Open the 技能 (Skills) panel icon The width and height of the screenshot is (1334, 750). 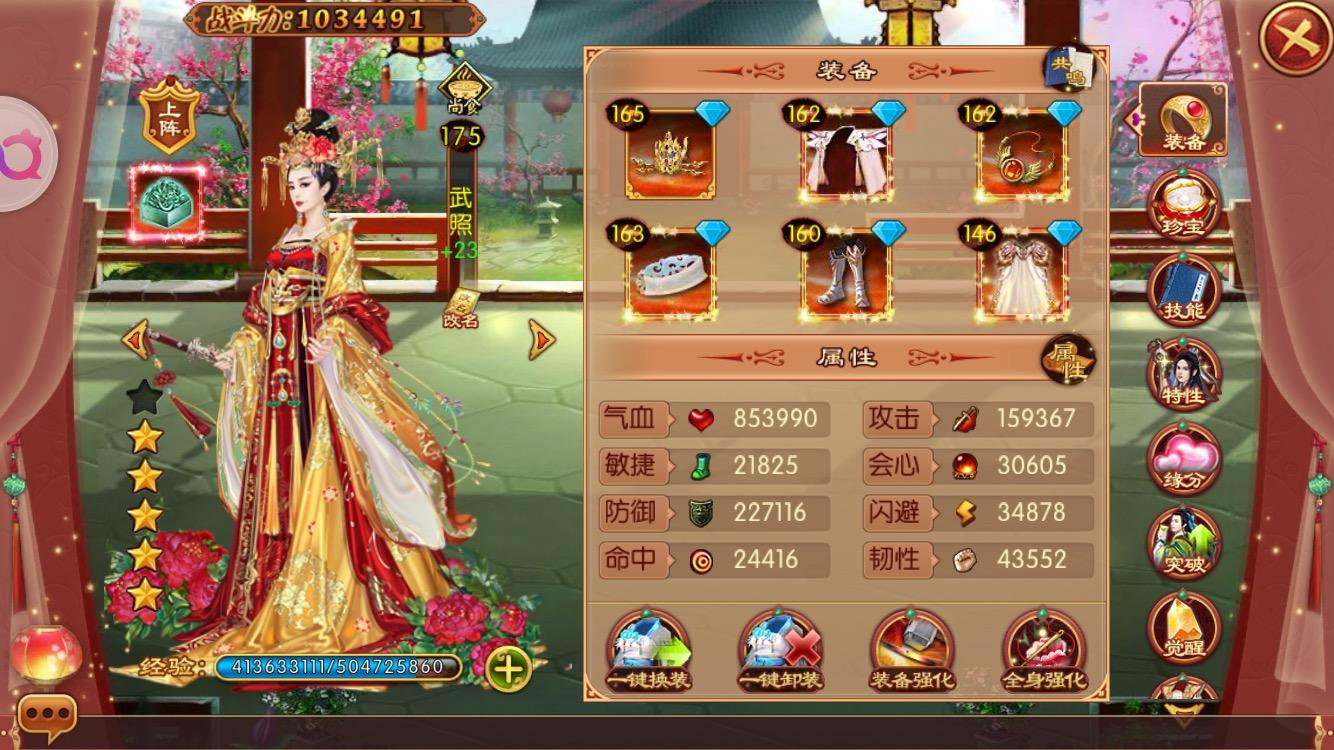click(x=1184, y=288)
